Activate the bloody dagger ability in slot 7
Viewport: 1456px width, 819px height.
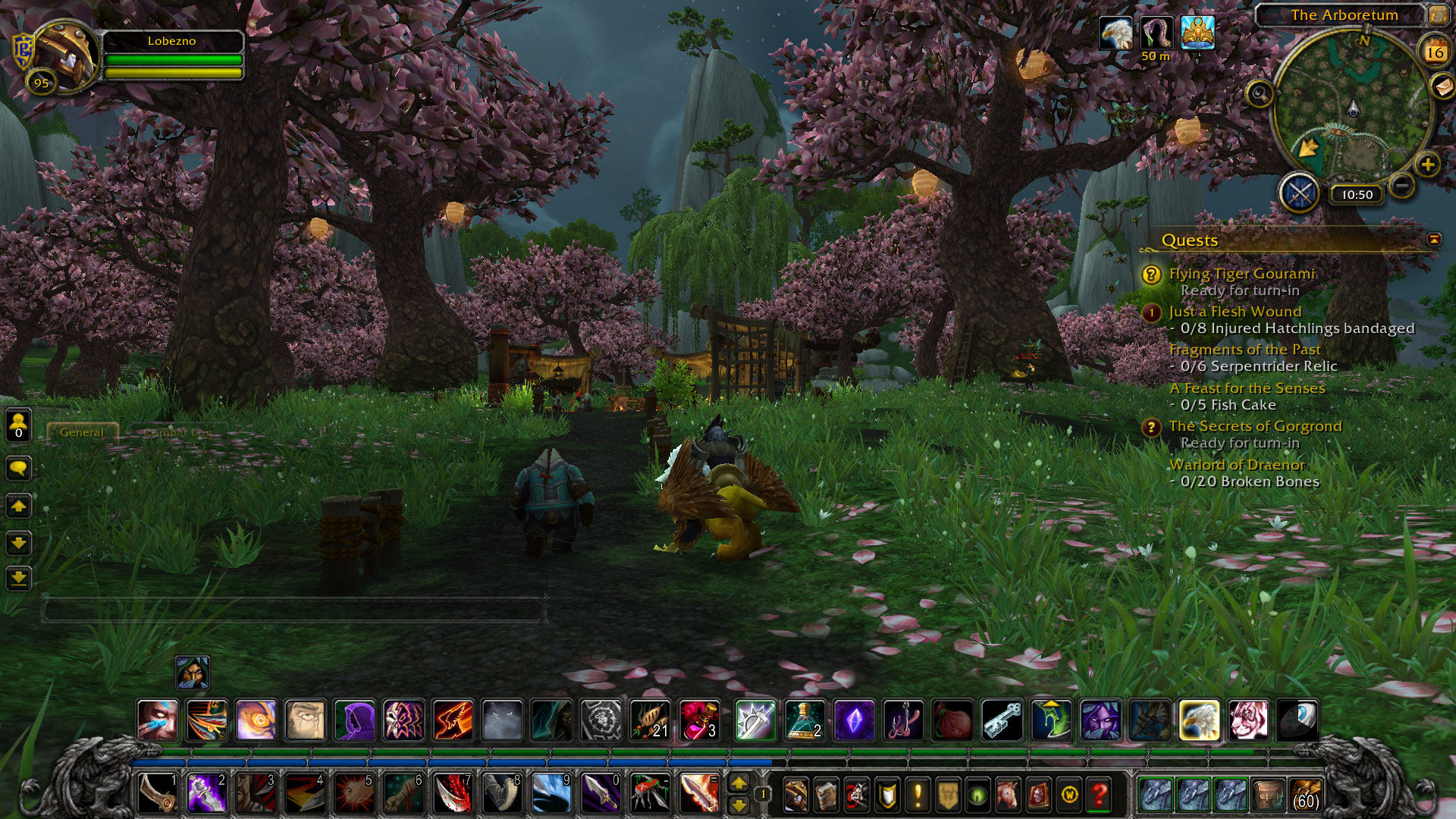453,794
